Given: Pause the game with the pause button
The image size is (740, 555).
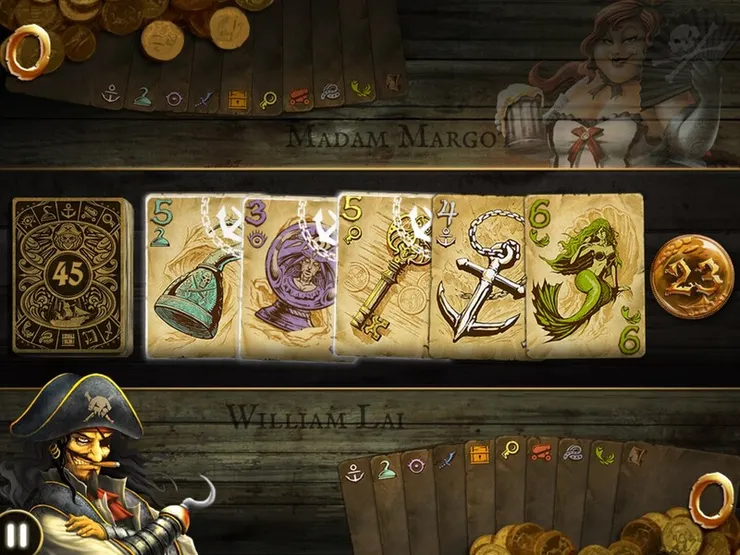Looking at the screenshot, I should point(17,537).
